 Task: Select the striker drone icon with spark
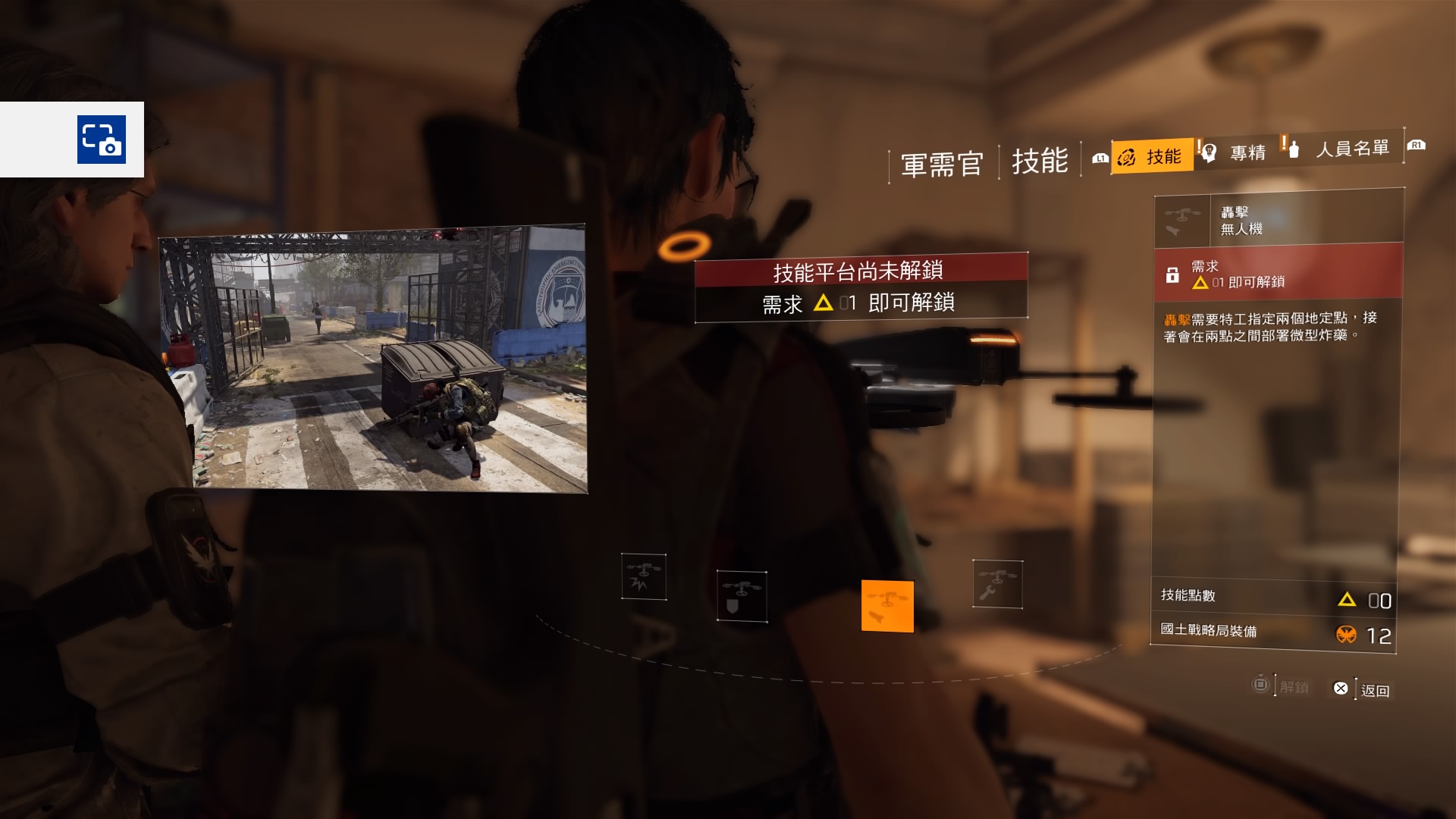(x=644, y=576)
